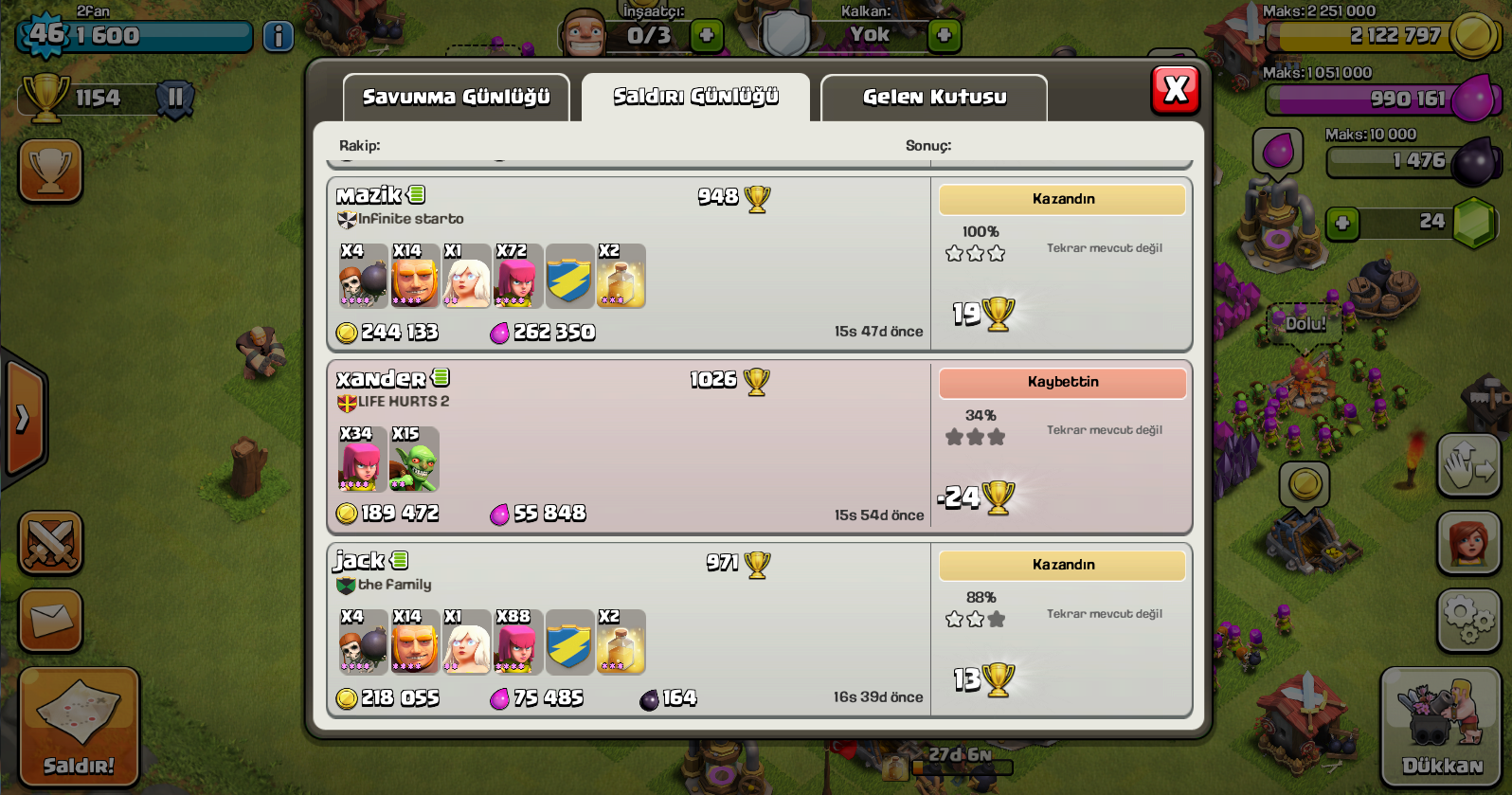Viewport: 1512px width, 795px height.
Task: Select the Saldırı Günlüğü tab
Action: click(695, 97)
